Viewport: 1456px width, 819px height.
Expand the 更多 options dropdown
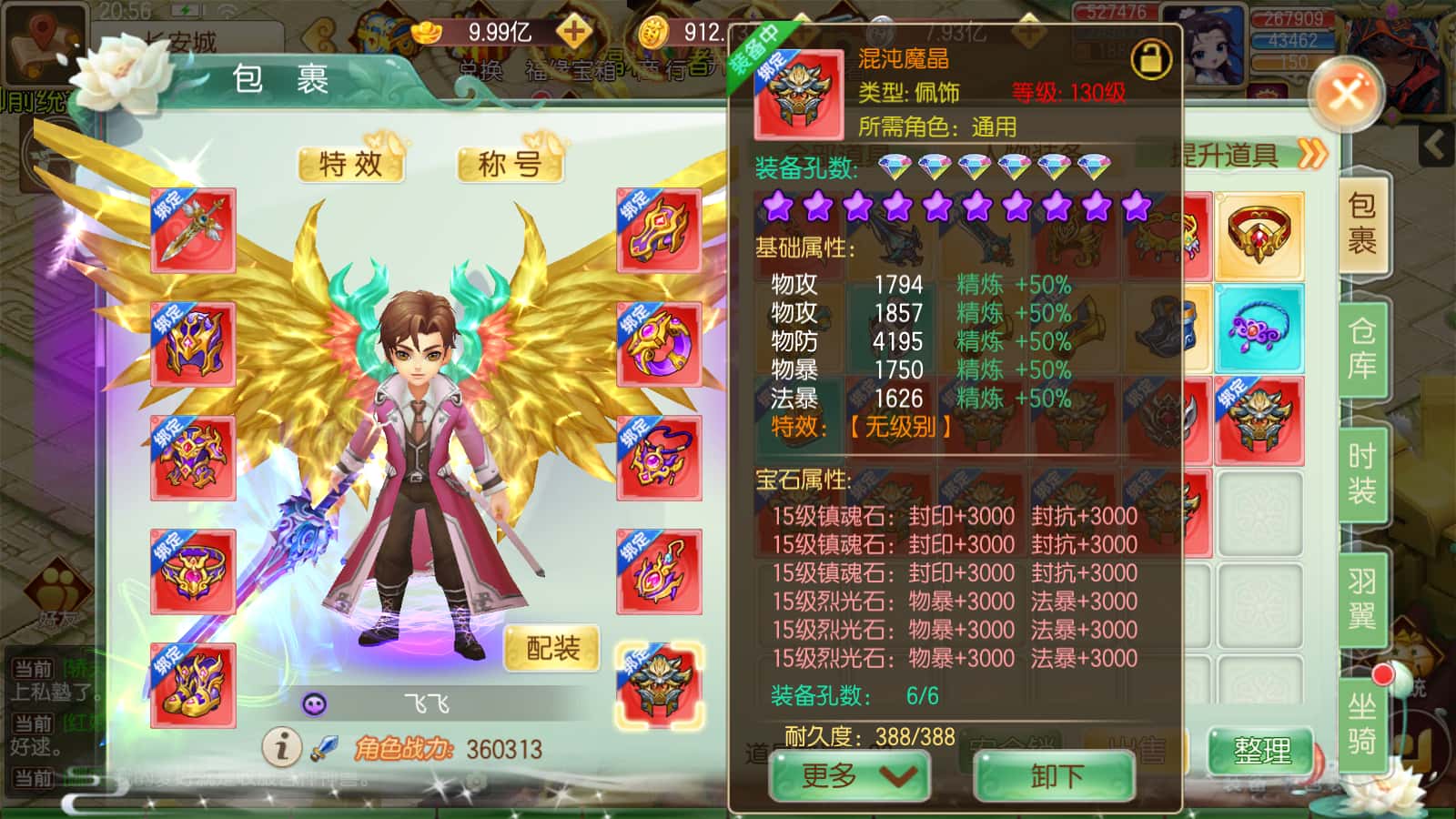click(849, 778)
